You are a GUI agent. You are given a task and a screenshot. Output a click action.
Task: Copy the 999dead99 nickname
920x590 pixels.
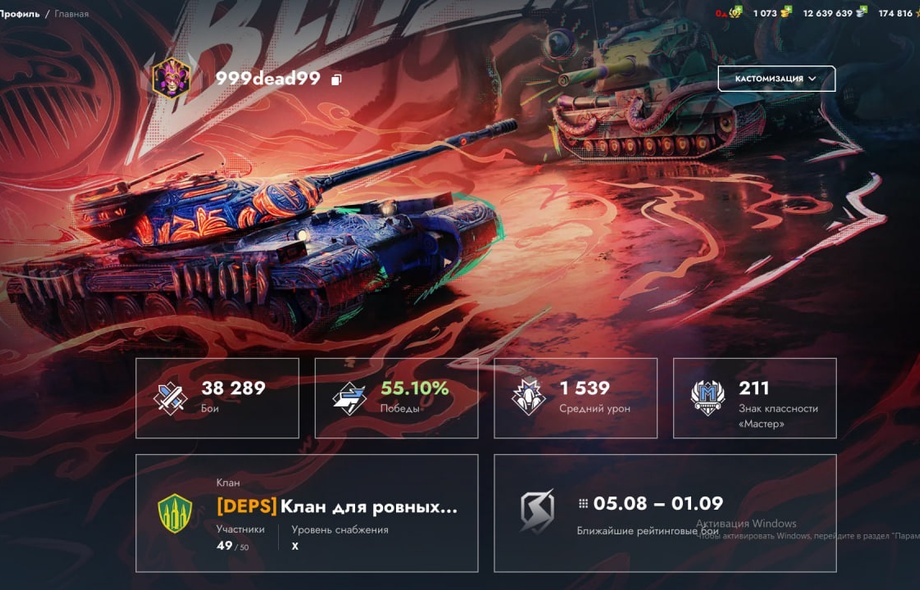pyautogui.click(x=337, y=79)
